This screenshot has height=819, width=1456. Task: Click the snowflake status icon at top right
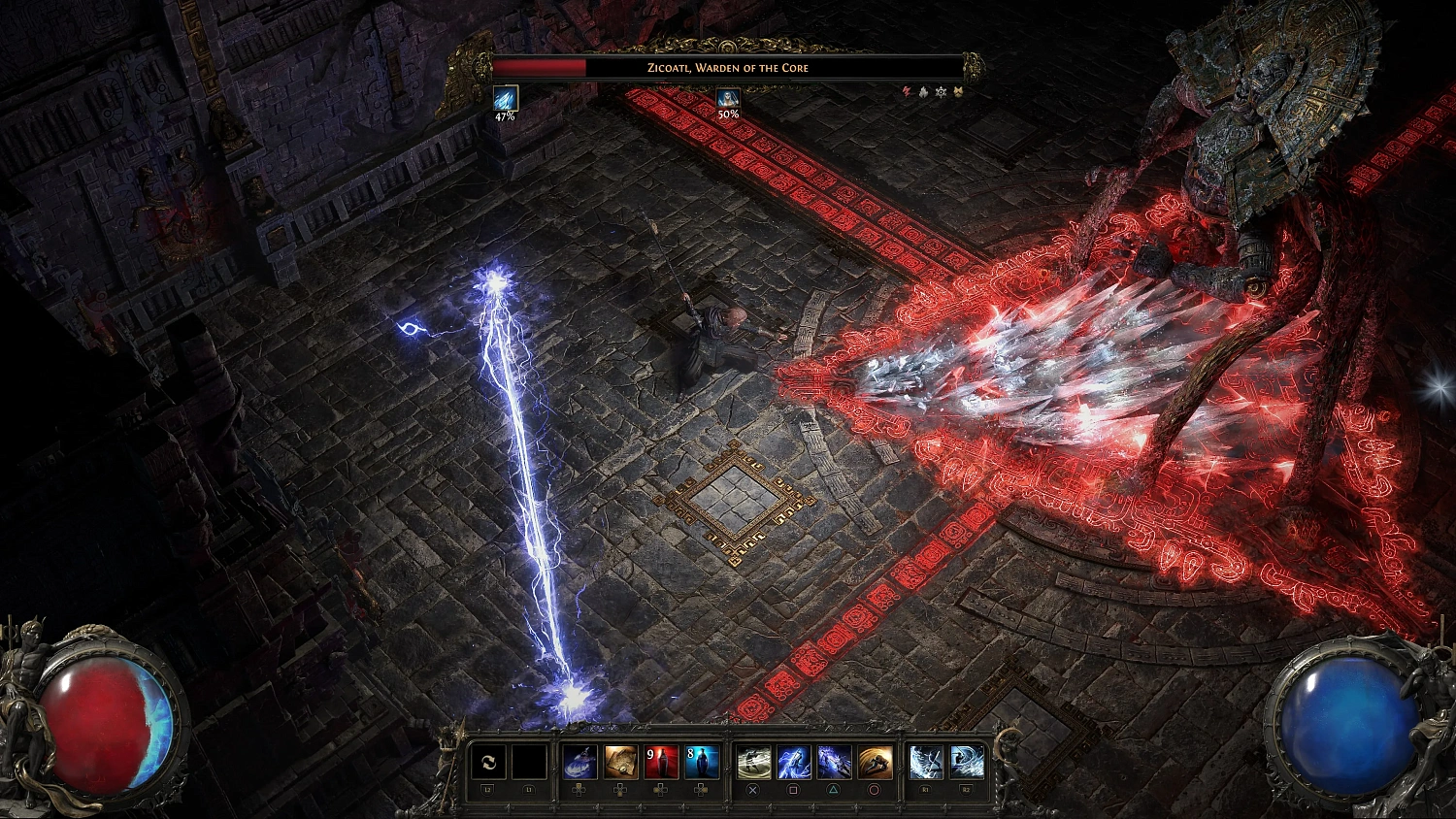tap(941, 91)
